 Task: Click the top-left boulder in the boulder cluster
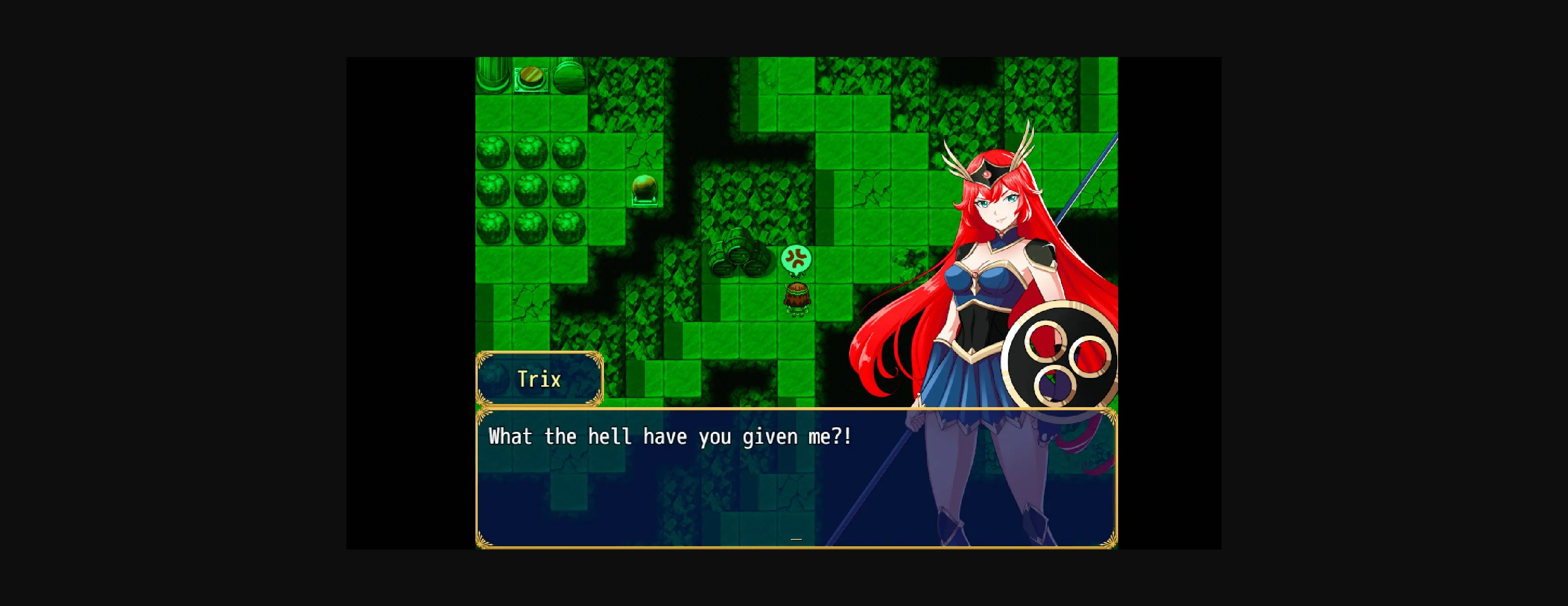(x=494, y=152)
